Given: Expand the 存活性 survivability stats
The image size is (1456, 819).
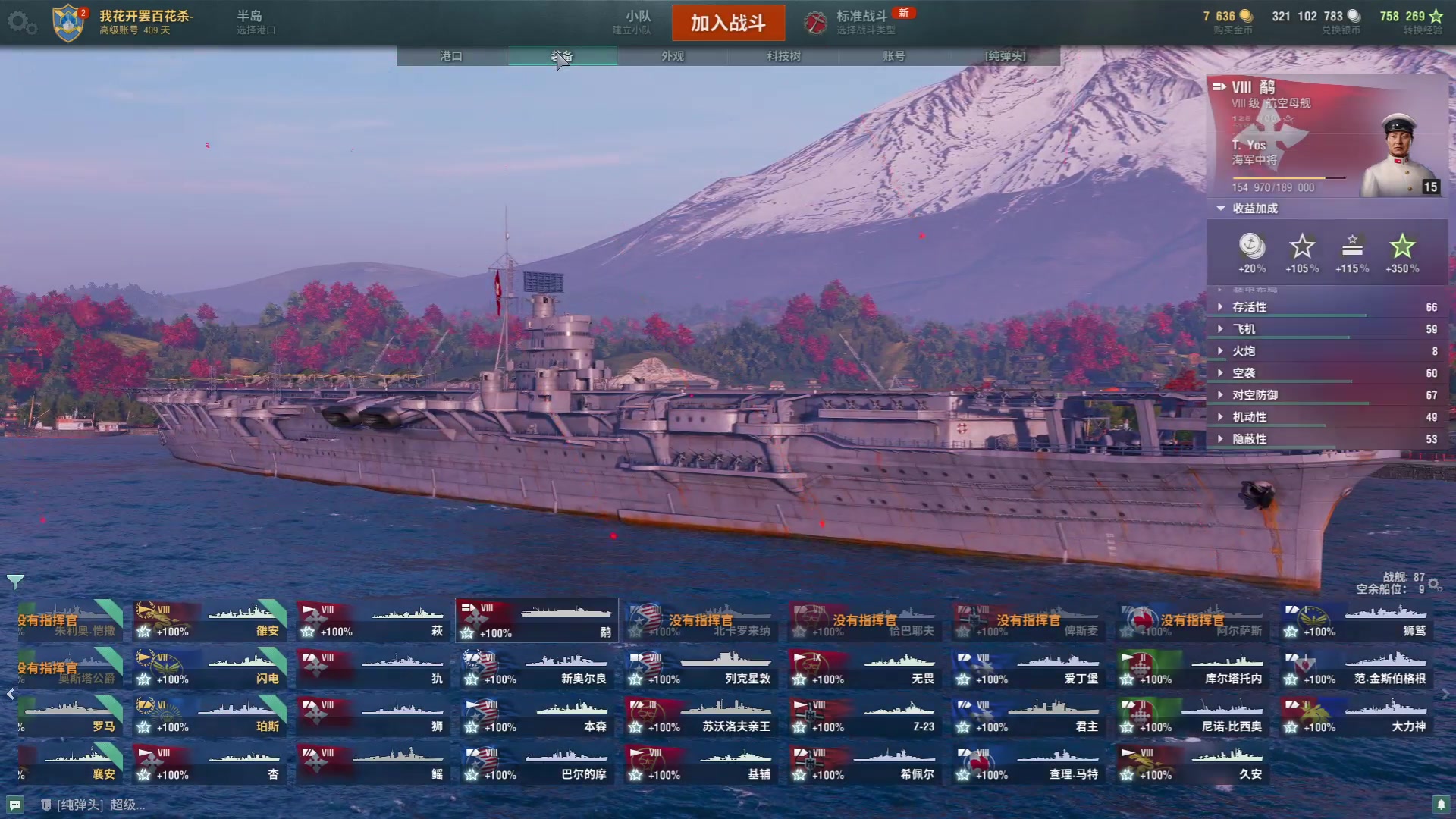Looking at the screenshot, I should click(1249, 307).
